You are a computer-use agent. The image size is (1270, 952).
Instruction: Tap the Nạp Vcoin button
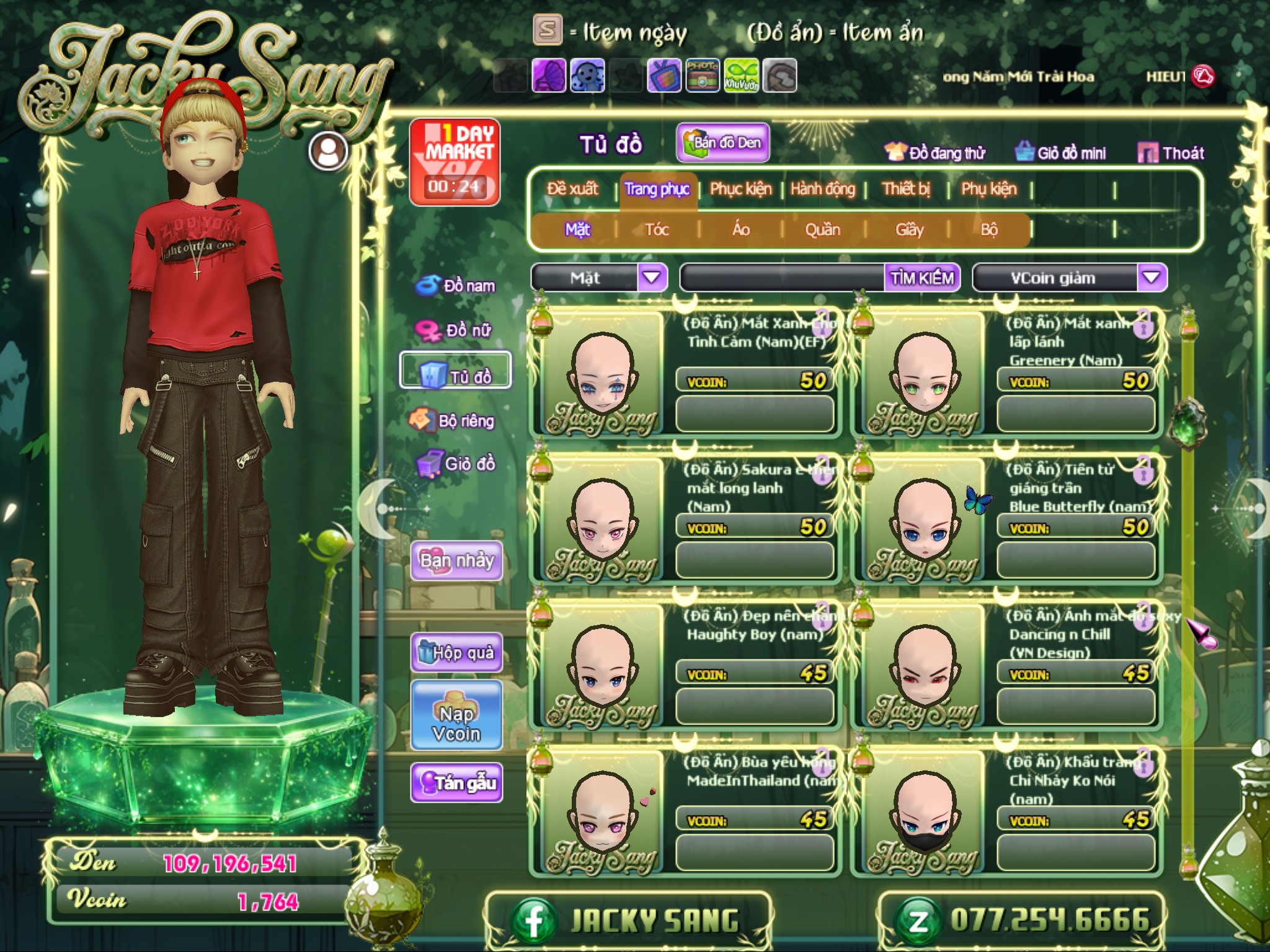click(456, 723)
